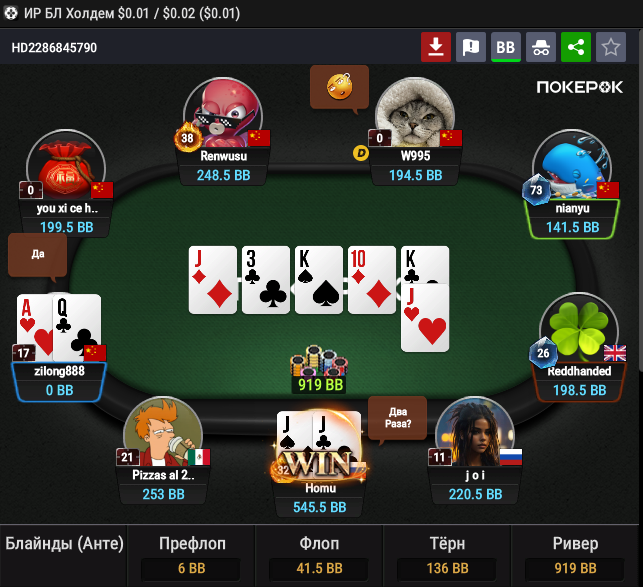Toggle the BB display button
643x587 pixels.
[x=505, y=46]
